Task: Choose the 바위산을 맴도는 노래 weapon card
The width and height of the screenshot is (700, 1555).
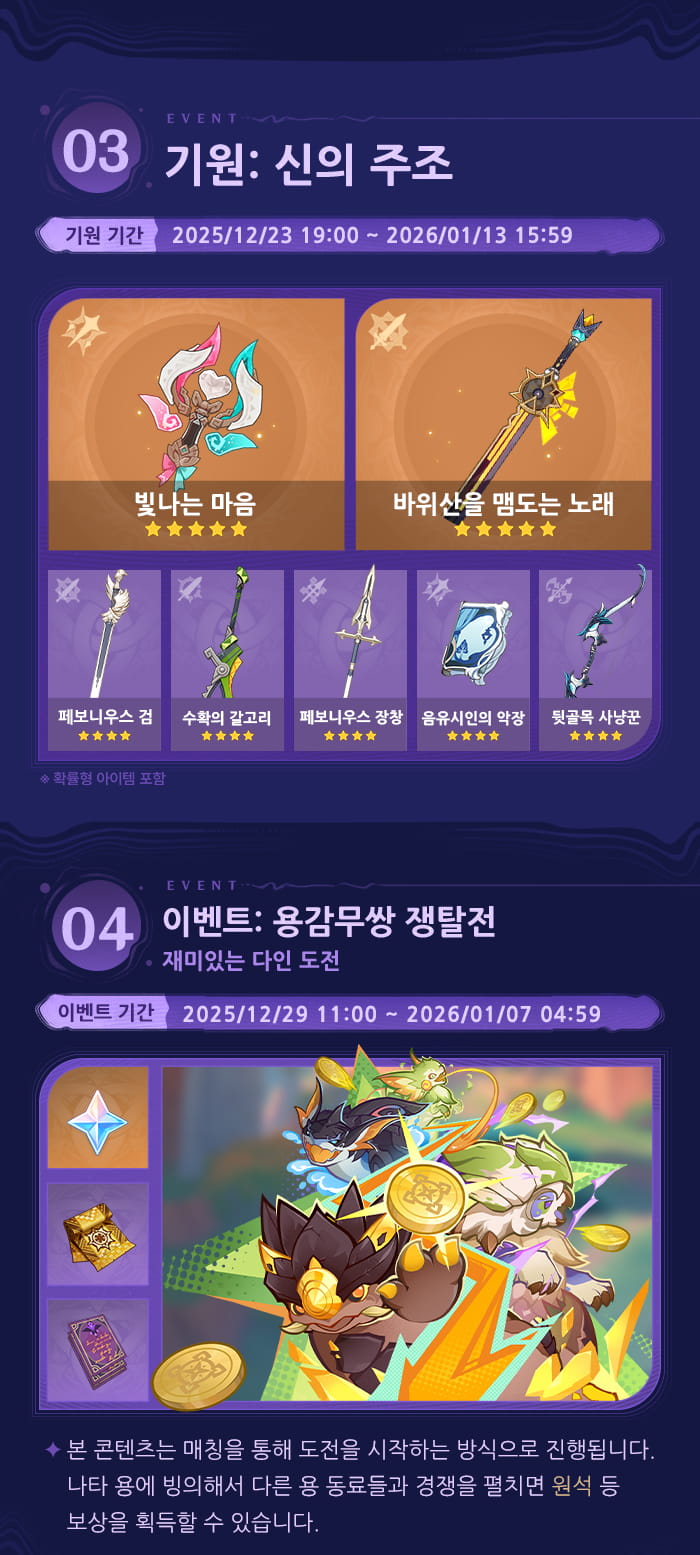Action: click(503, 424)
